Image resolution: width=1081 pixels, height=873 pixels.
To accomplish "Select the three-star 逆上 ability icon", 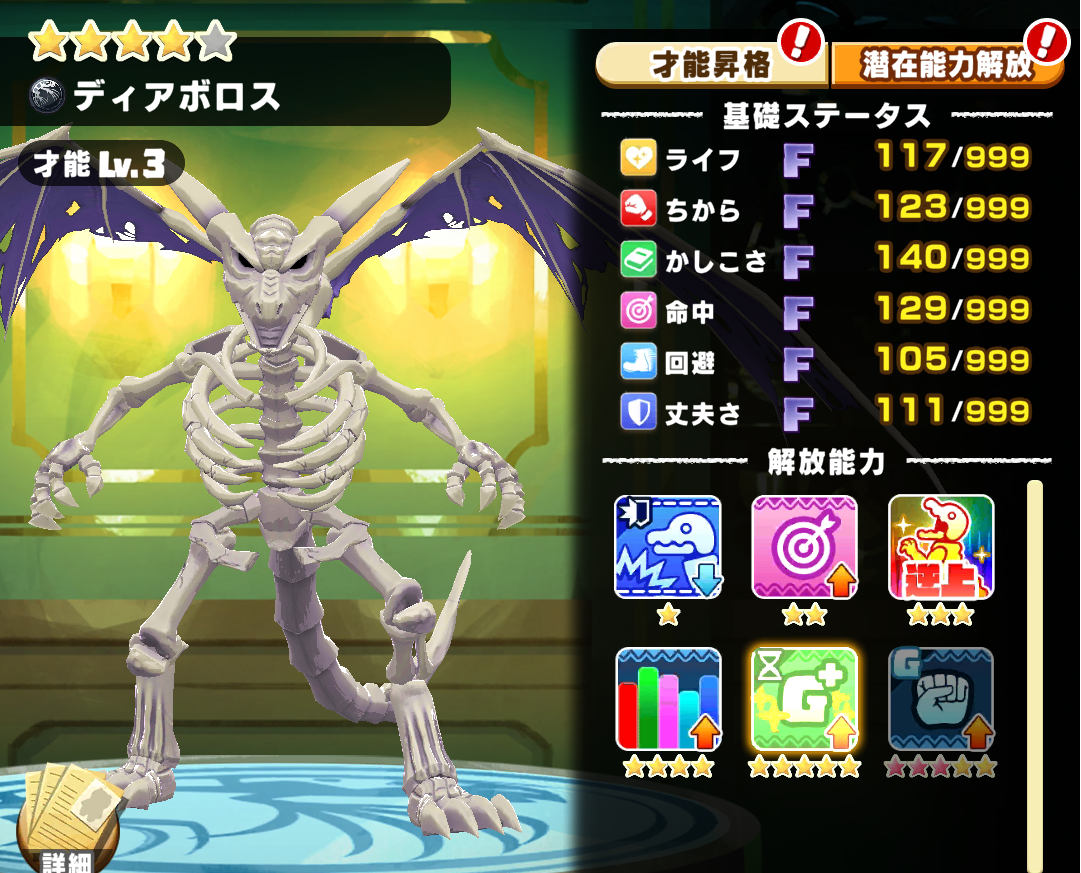I will (941, 546).
